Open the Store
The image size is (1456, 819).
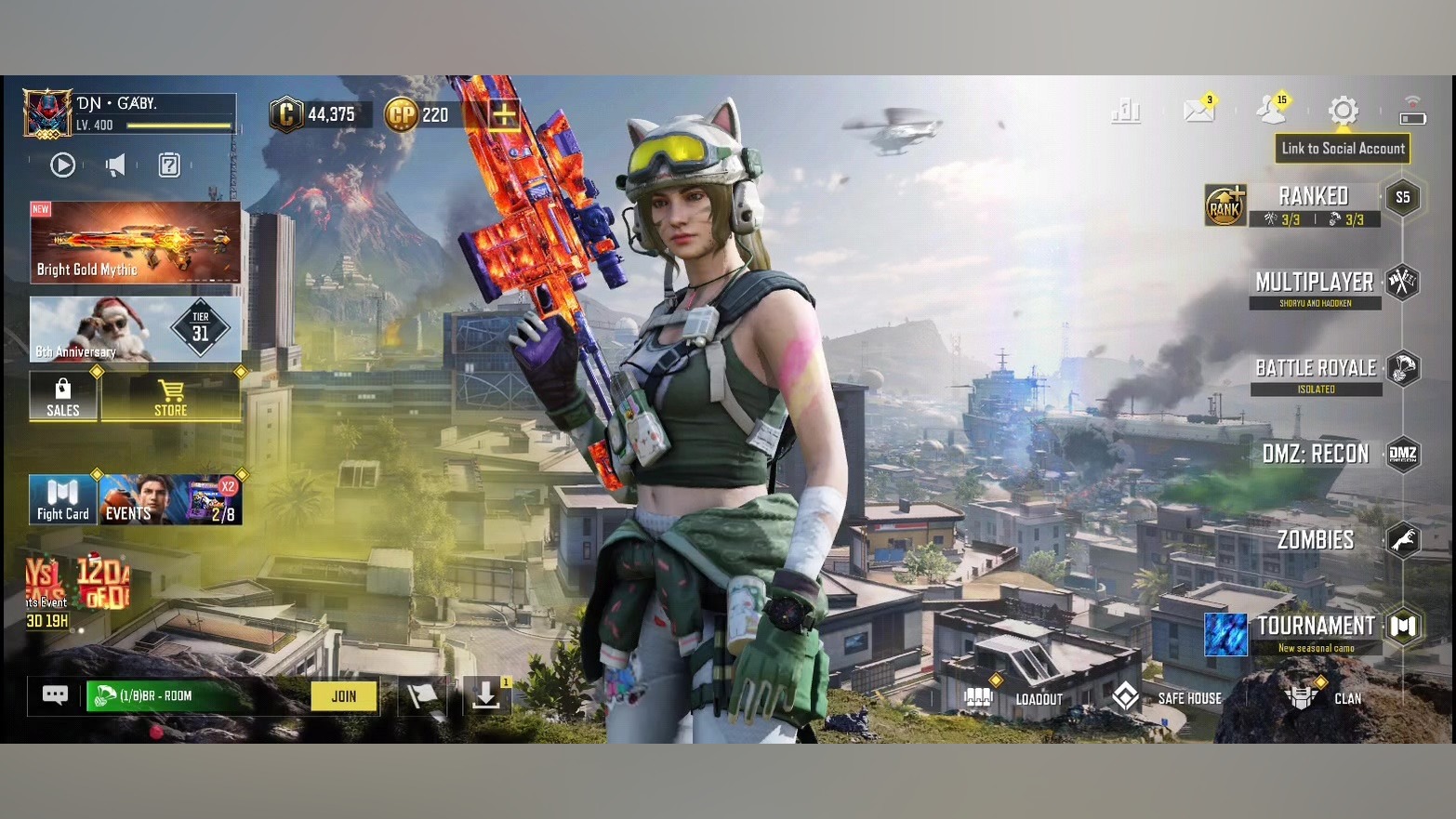tap(170, 397)
